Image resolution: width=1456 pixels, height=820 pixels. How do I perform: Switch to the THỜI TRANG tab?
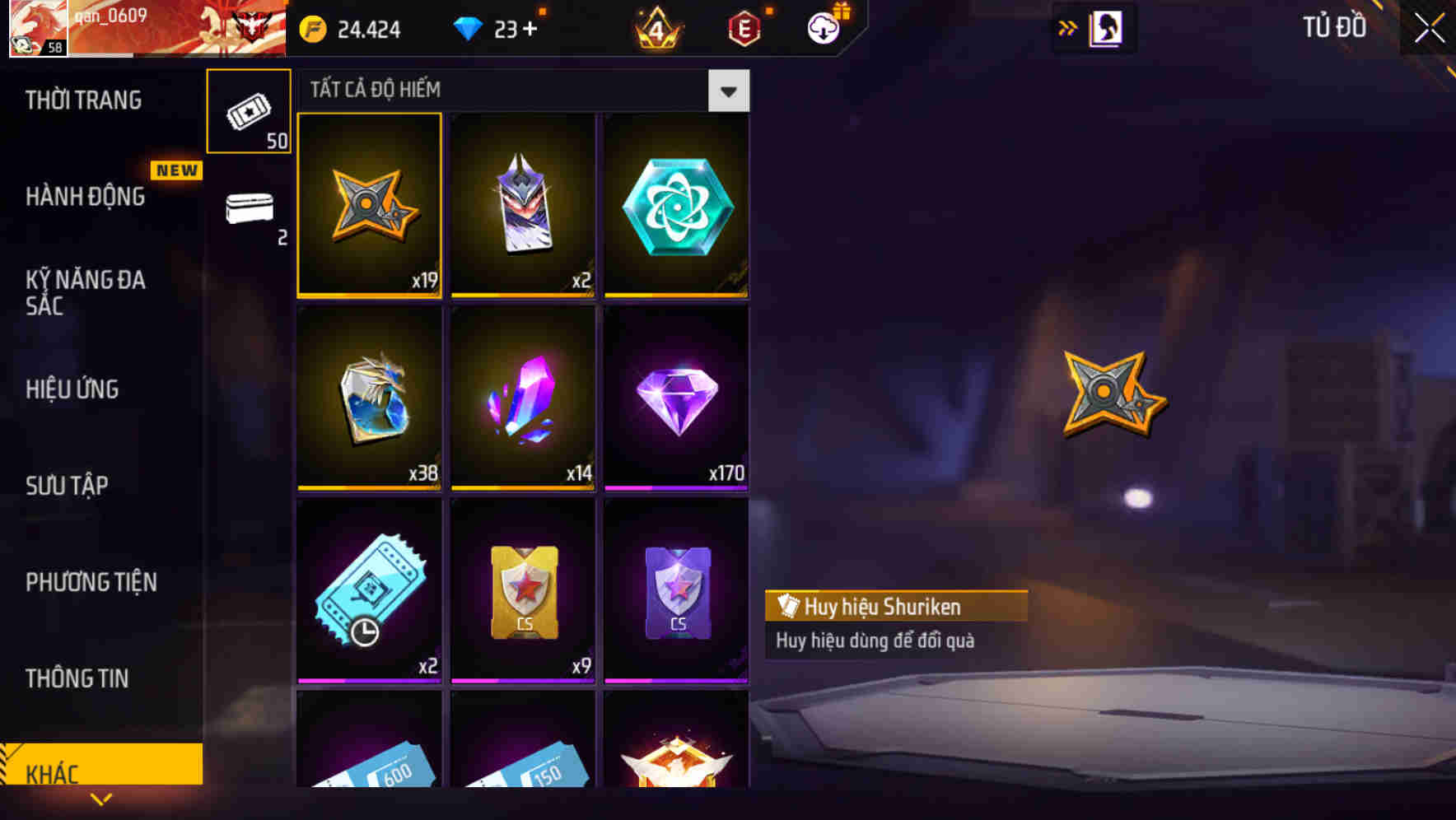[x=82, y=100]
